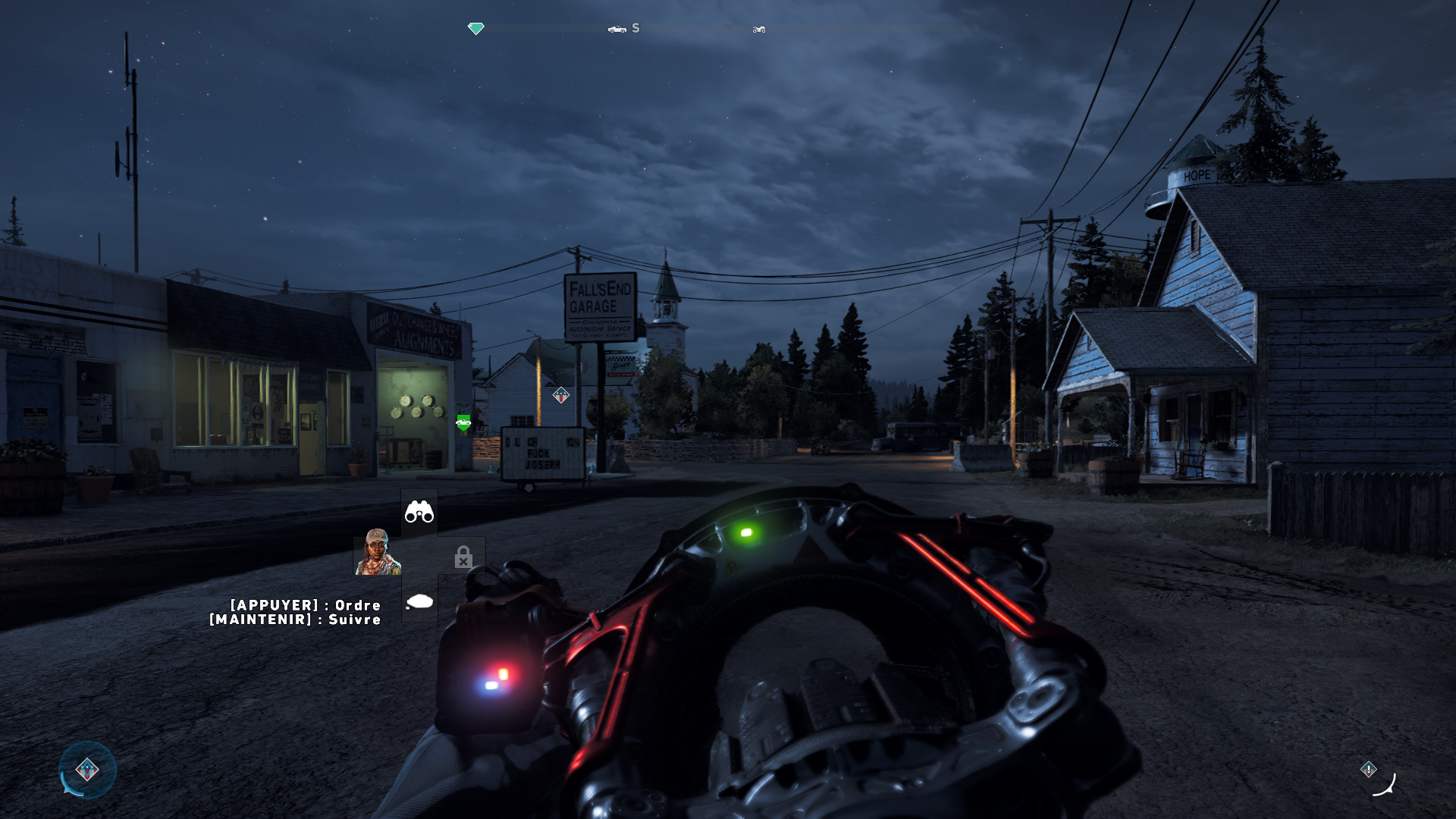Select the stars-and-stripes diamond objective marker
The image size is (1456, 819).
560,395
